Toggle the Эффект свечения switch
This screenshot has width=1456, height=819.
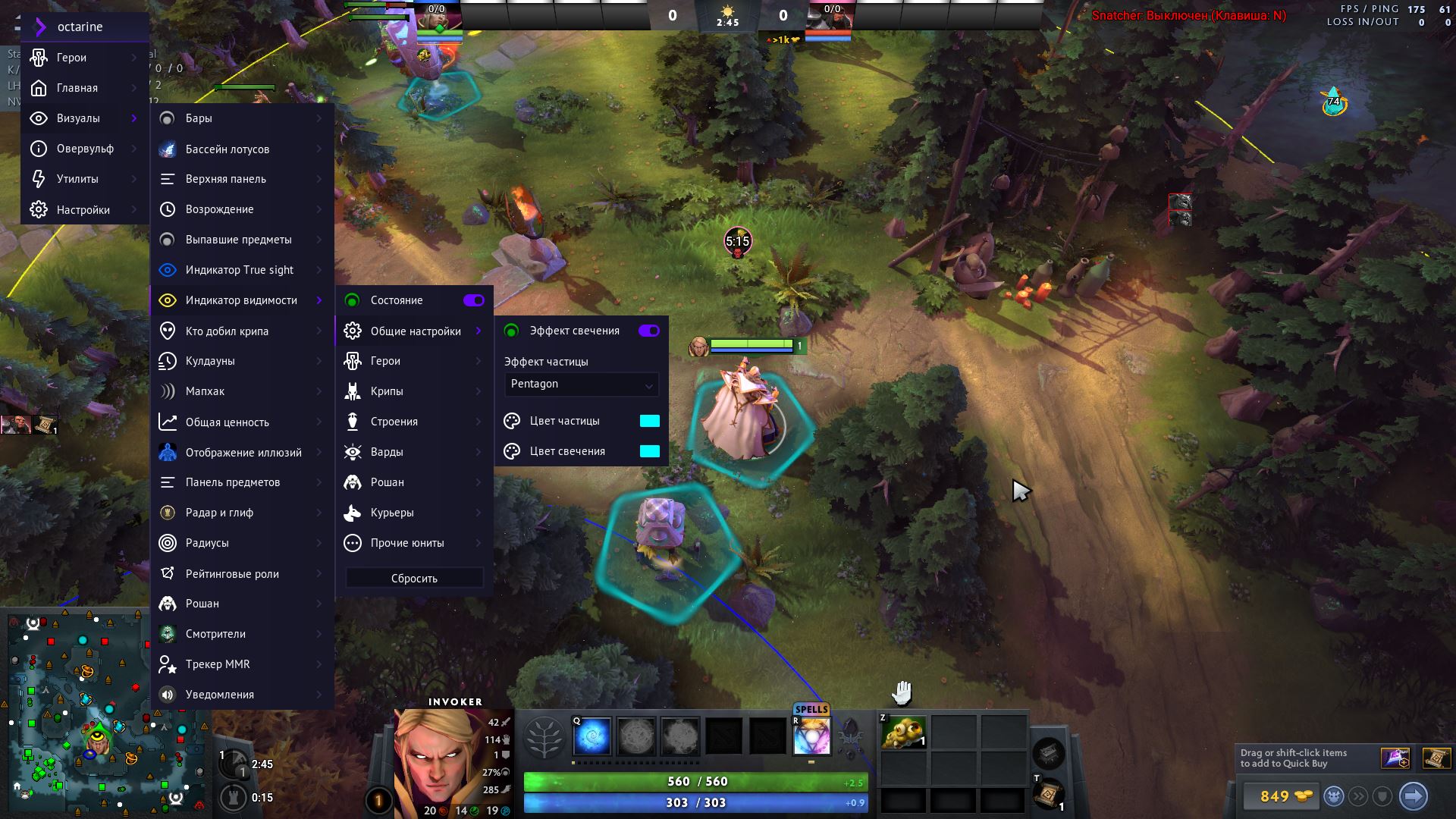coord(649,331)
